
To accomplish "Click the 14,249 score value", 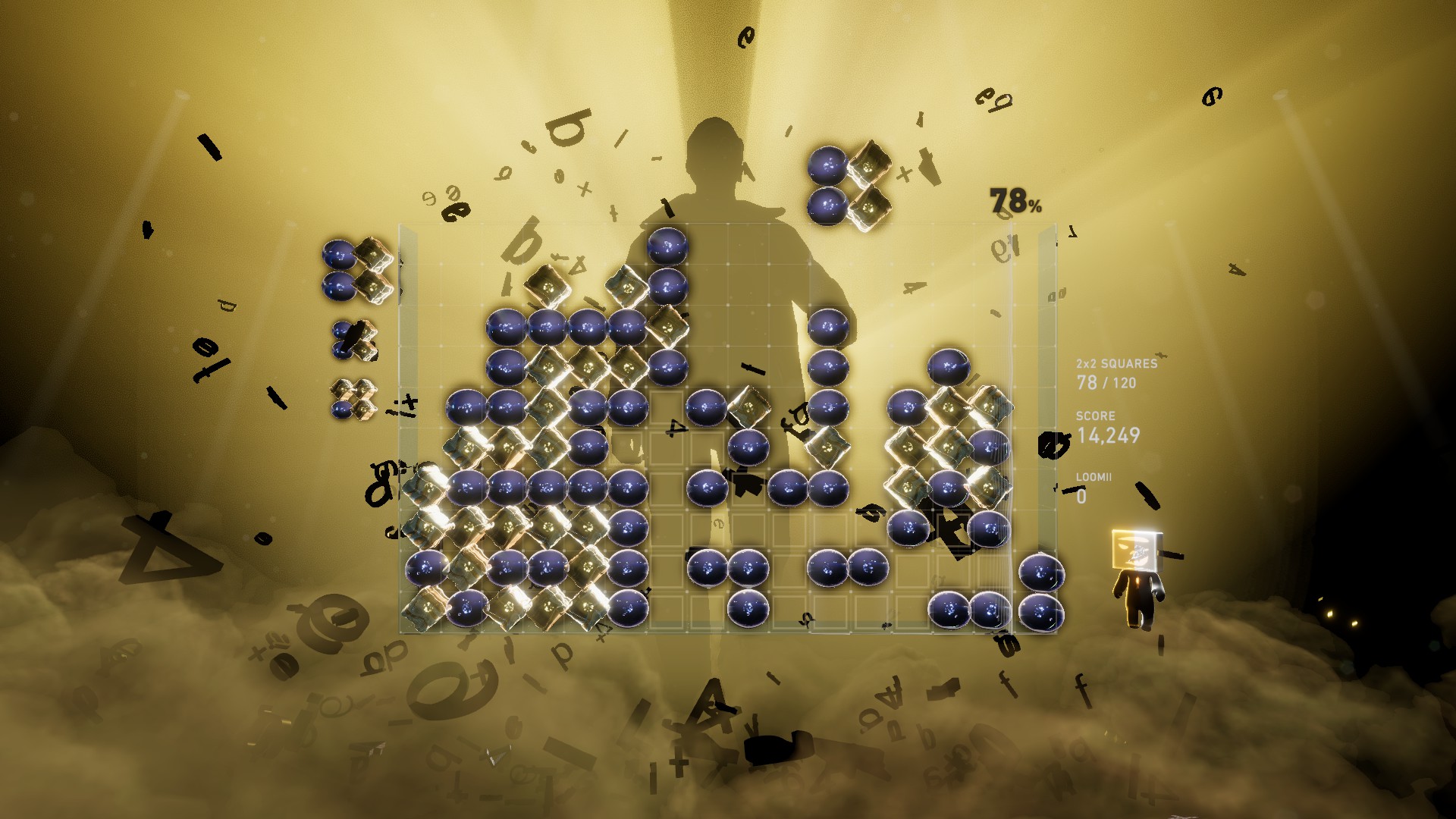I will click(x=1109, y=434).
